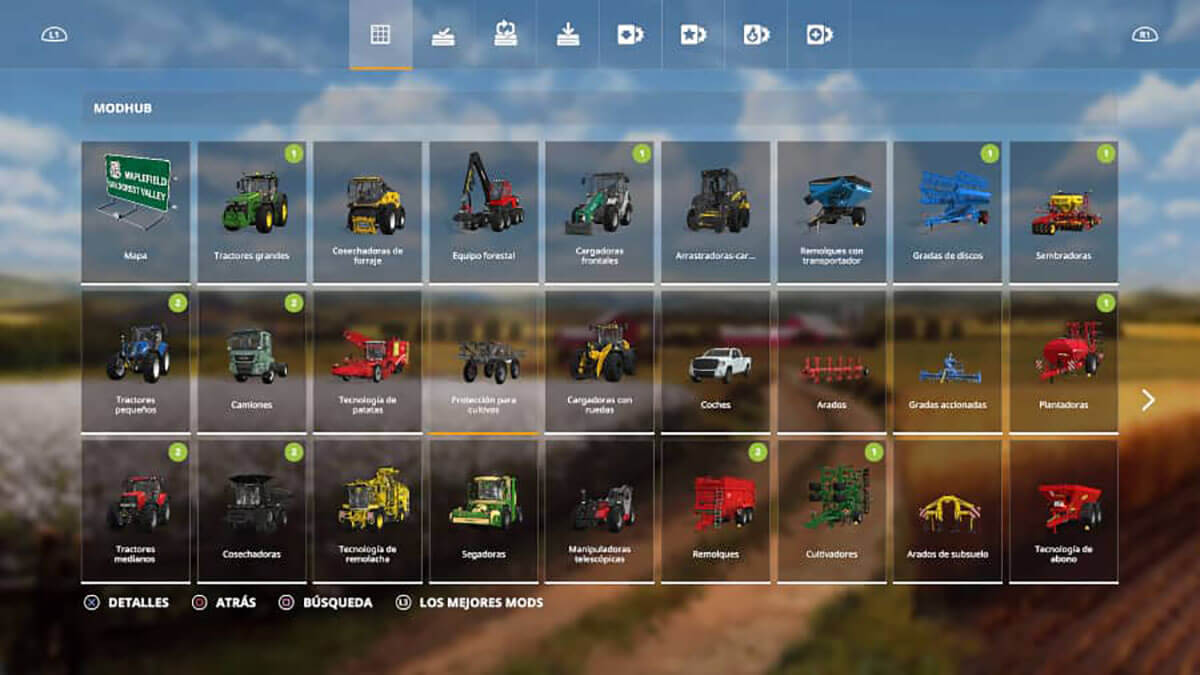
Task: Choose the Plantadoras category
Action: click(1064, 361)
